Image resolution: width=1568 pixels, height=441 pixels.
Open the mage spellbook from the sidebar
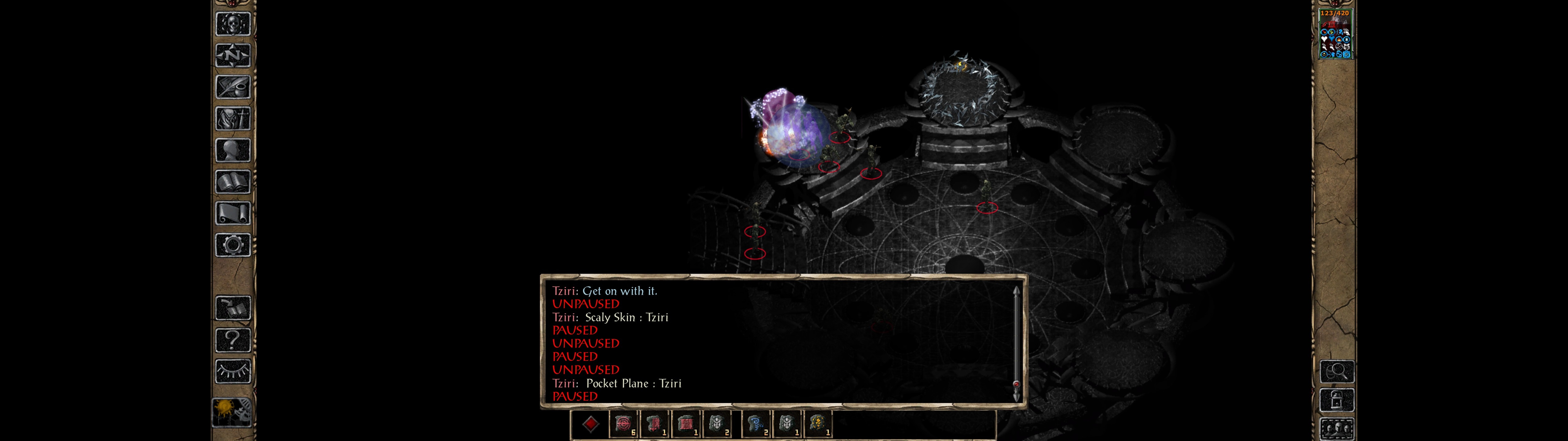coord(232,182)
